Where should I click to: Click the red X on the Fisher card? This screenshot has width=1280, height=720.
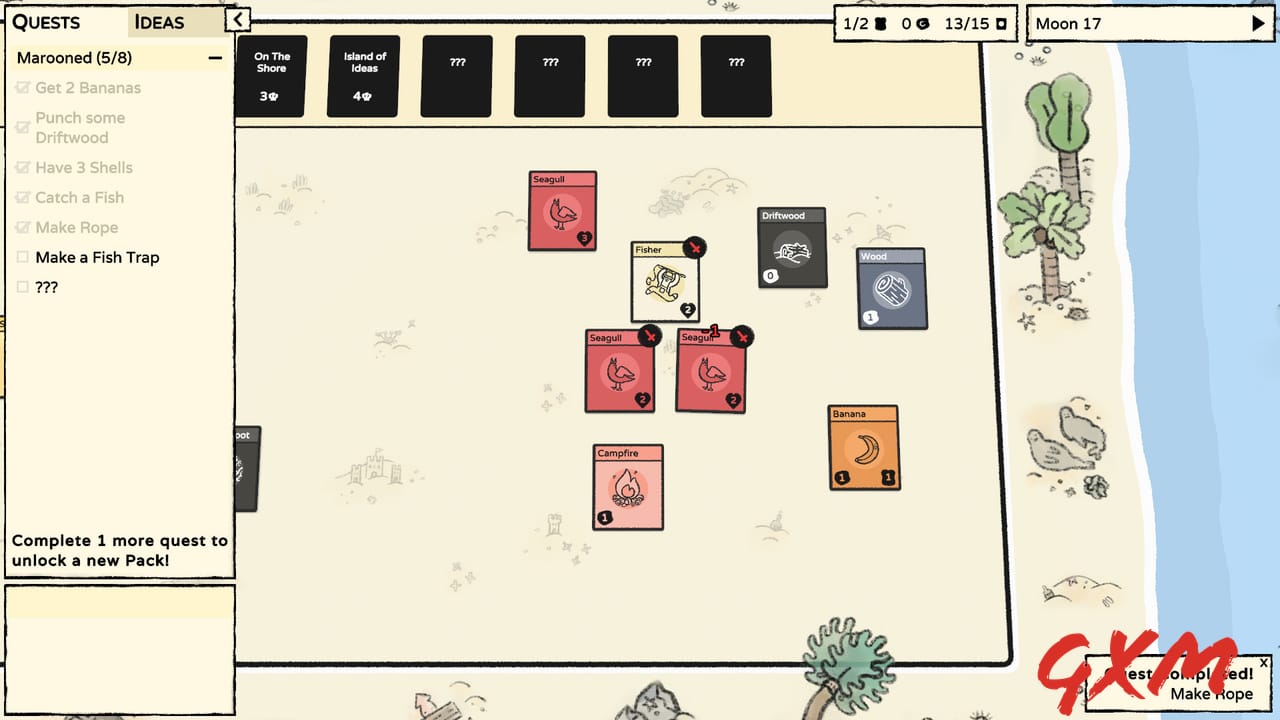(695, 248)
